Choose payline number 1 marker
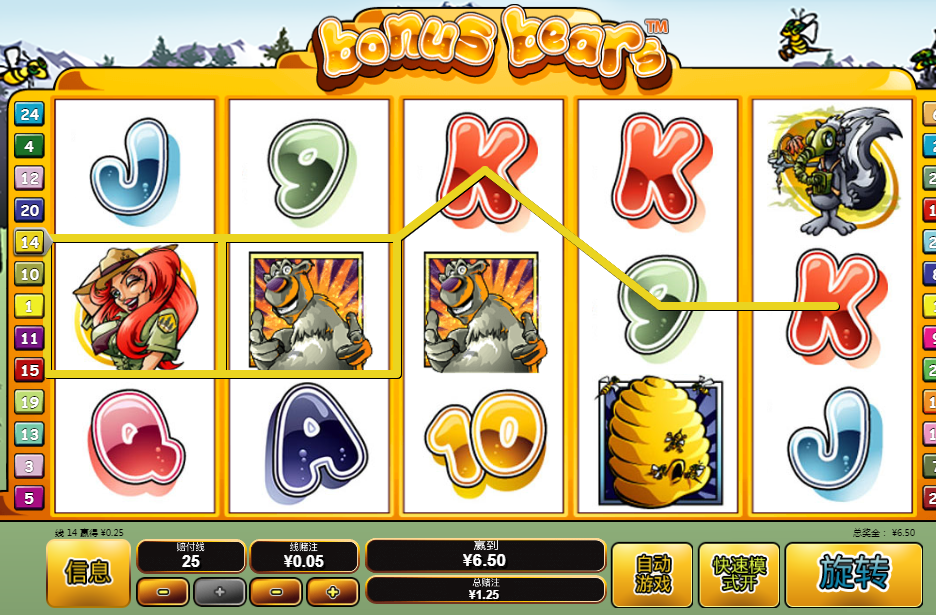The image size is (936, 615). [x=29, y=306]
